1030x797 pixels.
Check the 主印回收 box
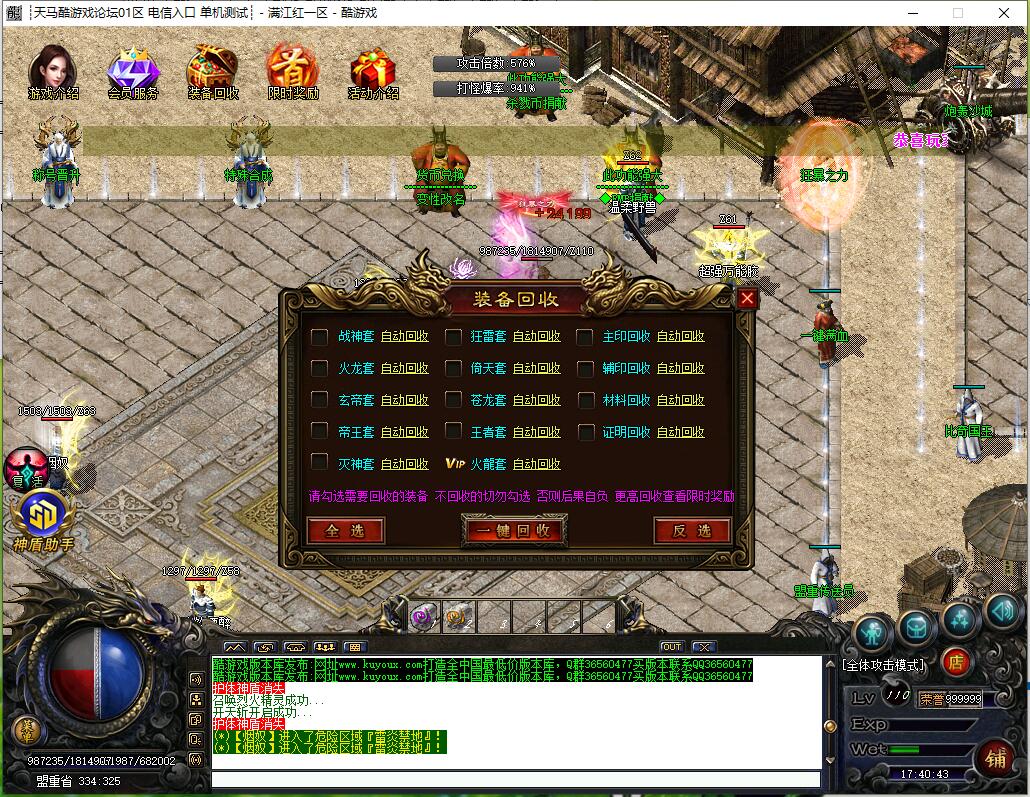coord(585,337)
